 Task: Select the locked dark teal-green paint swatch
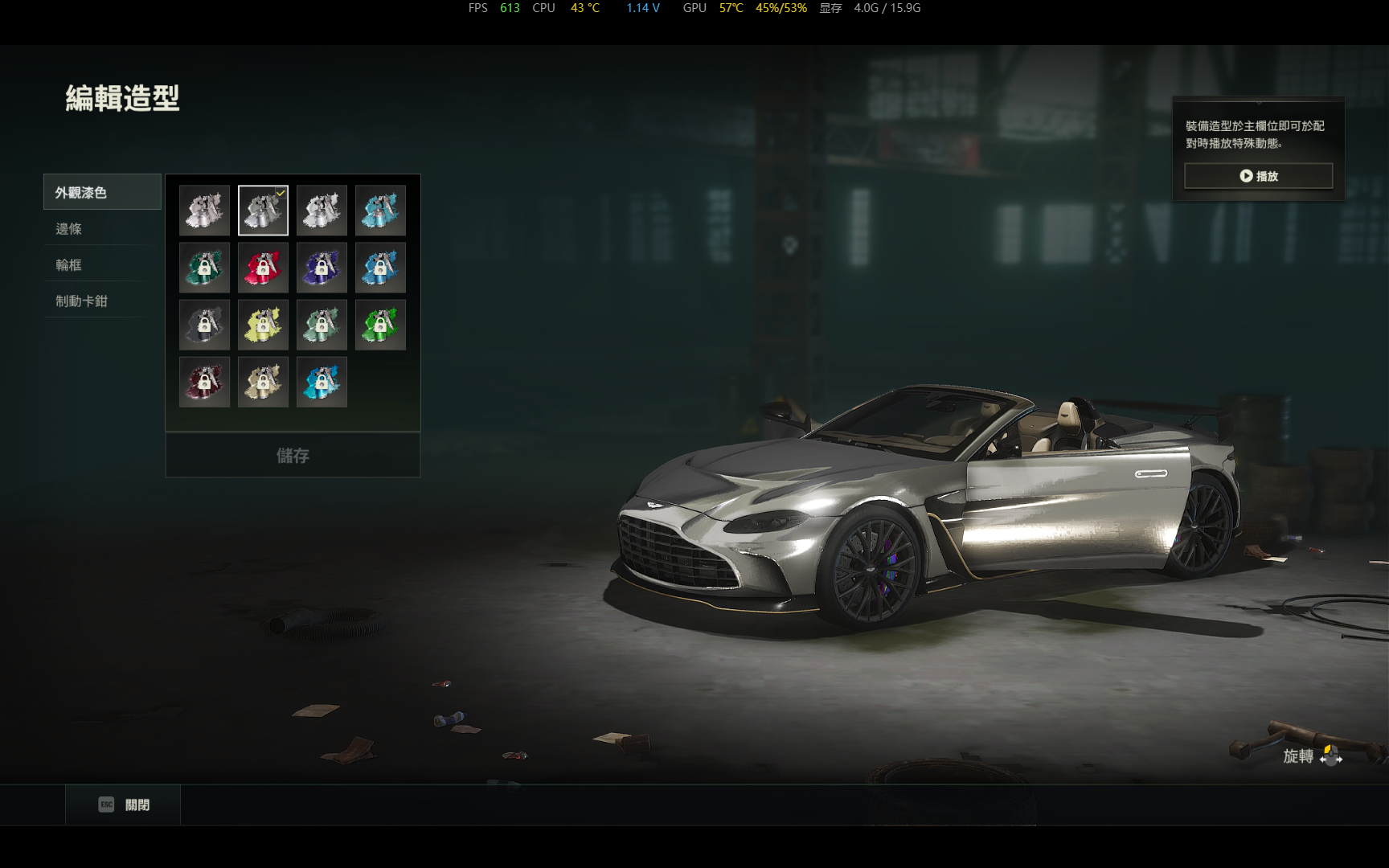pos(204,268)
